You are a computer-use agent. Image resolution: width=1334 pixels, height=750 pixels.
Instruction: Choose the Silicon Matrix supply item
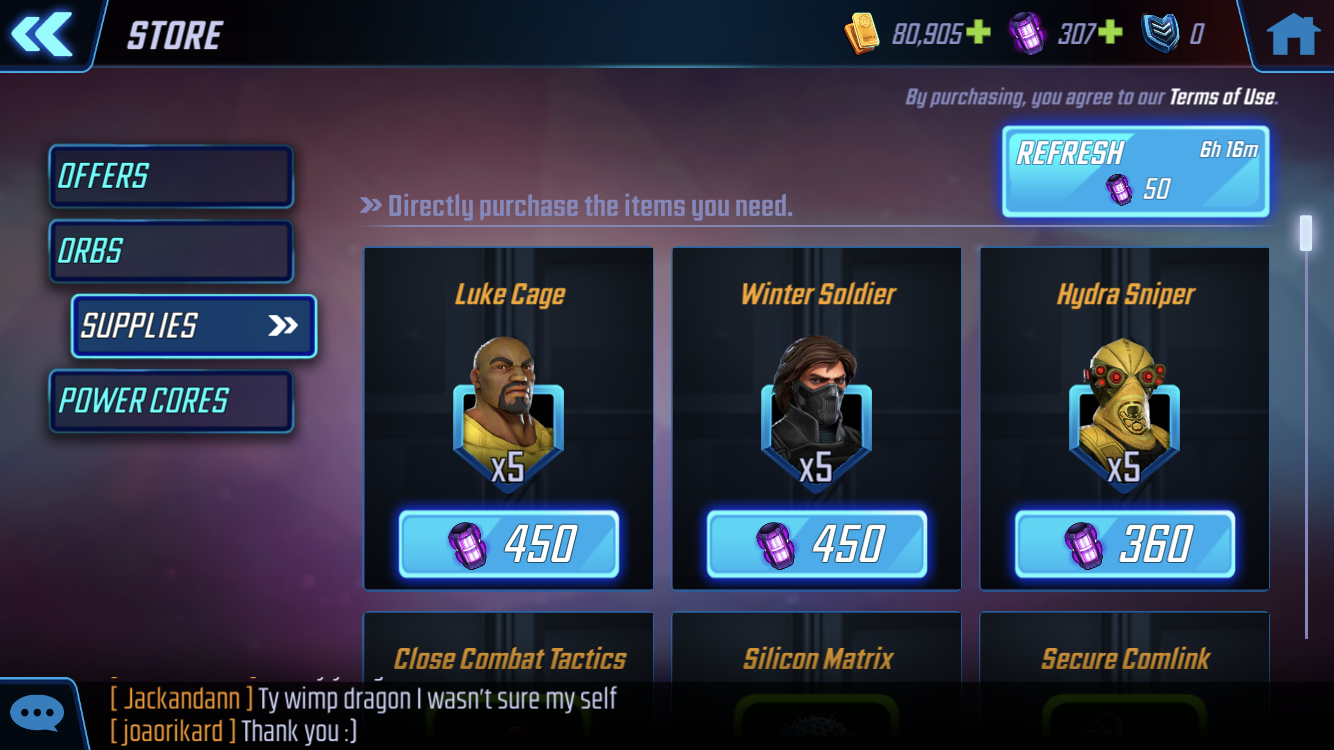[x=816, y=658]
